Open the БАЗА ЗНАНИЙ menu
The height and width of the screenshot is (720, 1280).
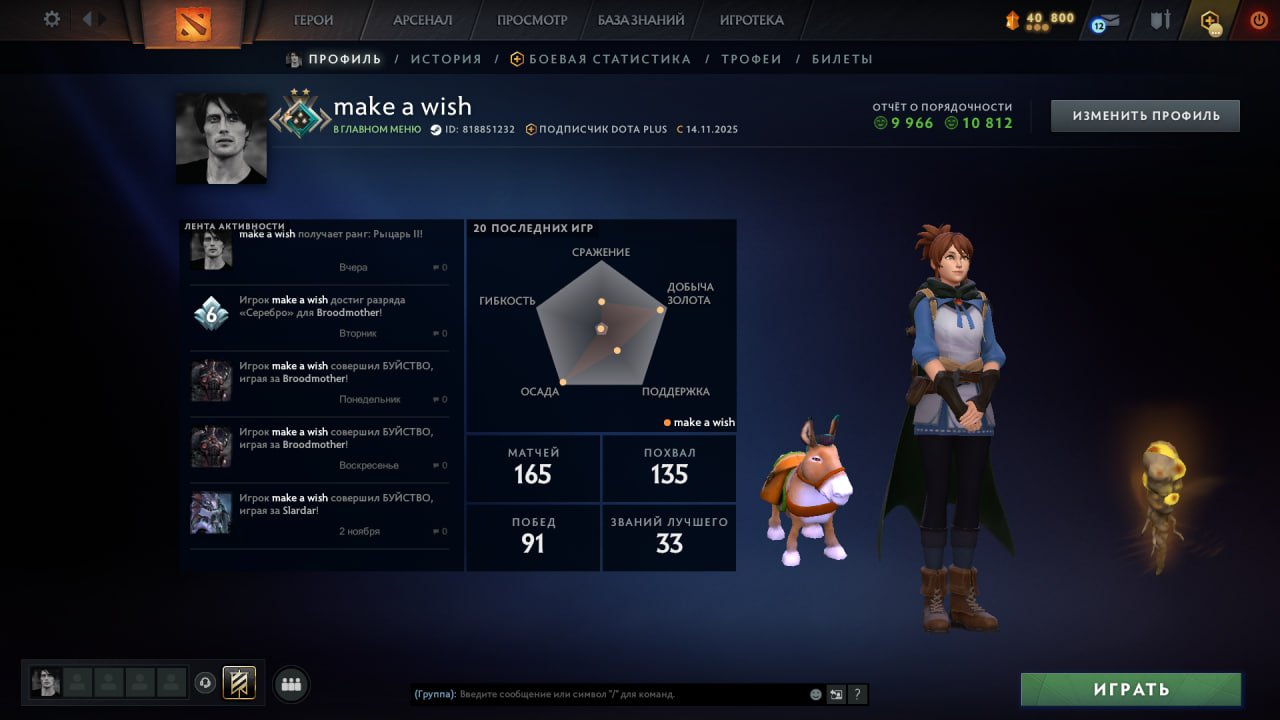tap(641, 20)
